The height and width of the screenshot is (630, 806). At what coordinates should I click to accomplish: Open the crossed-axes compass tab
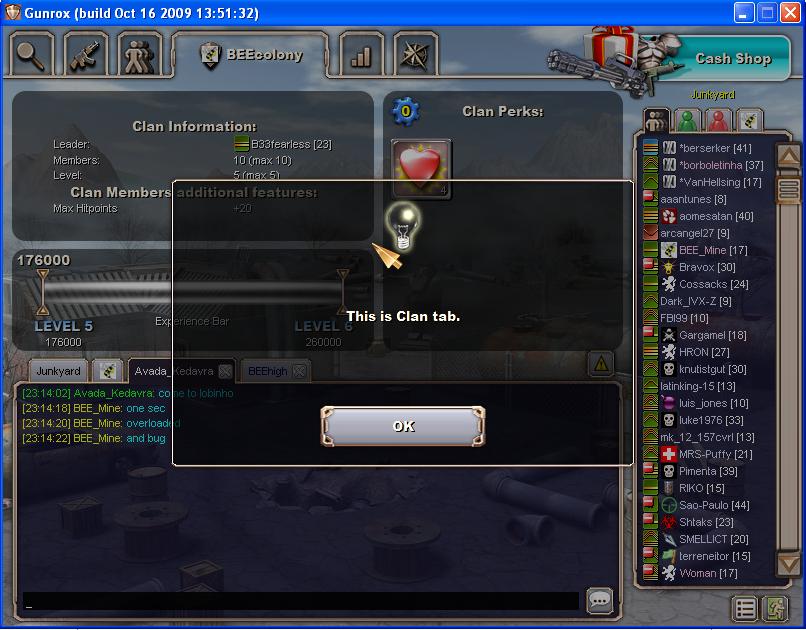click(x=414, y=56)
